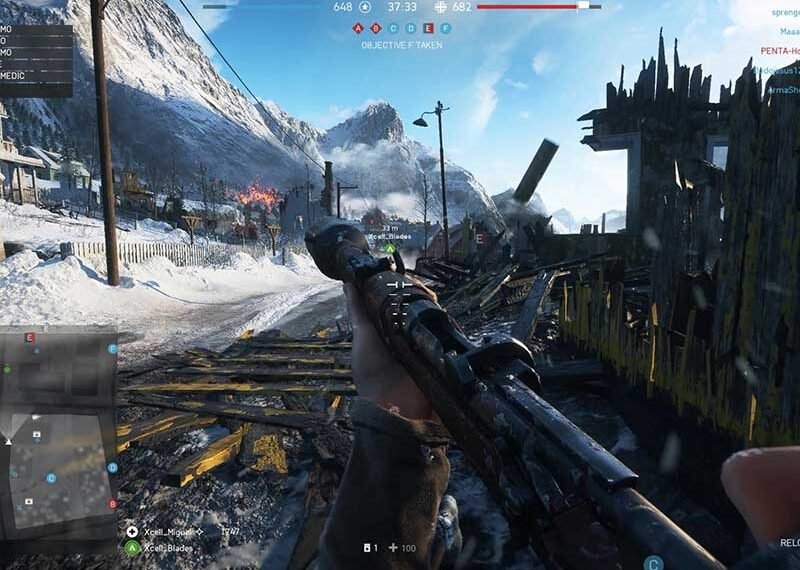Select objective F in the top objective row
Image resolution: width=800 pixels, height=570 pixels.
click(445, 29)
